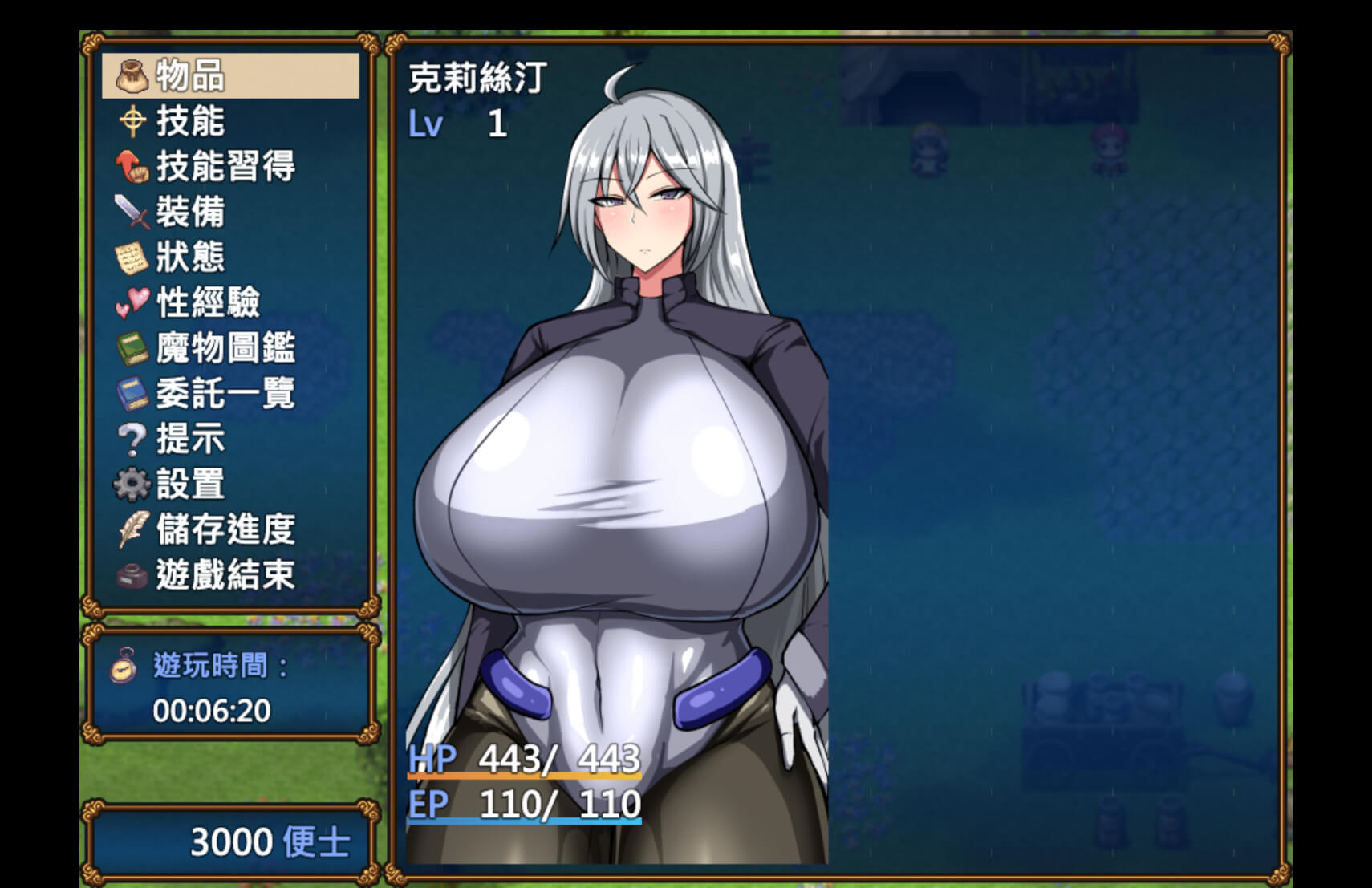Open the 物品 (Items) menu
This screenshot has height=888, width=1372.
point(230,76)
